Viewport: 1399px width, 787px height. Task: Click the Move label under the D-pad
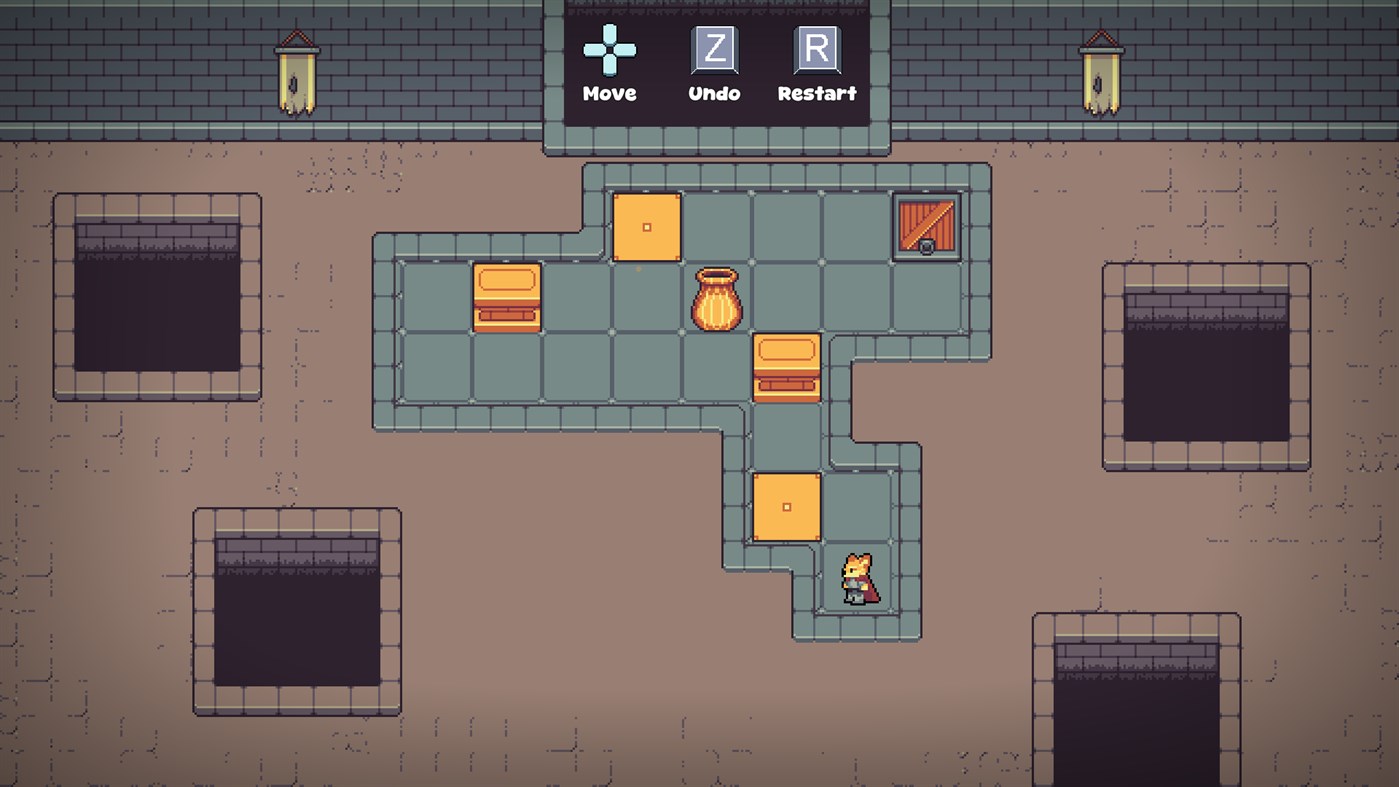coord(610,93)
